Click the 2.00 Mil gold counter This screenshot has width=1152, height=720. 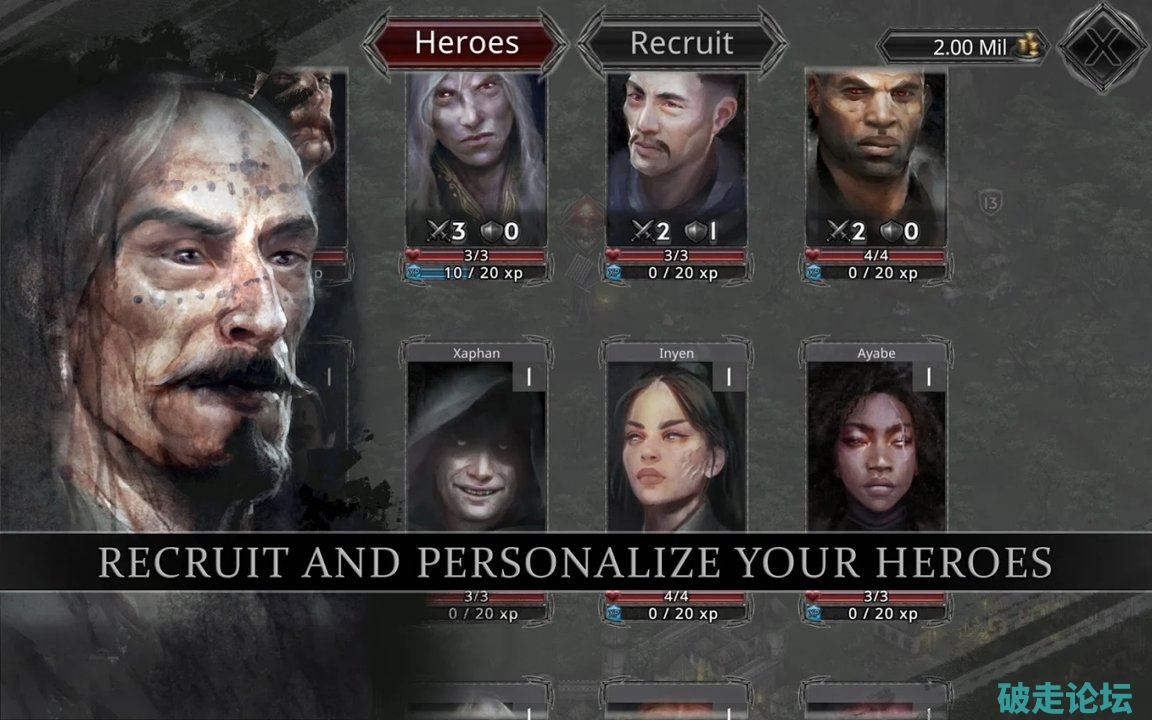[x=964, y=47]
